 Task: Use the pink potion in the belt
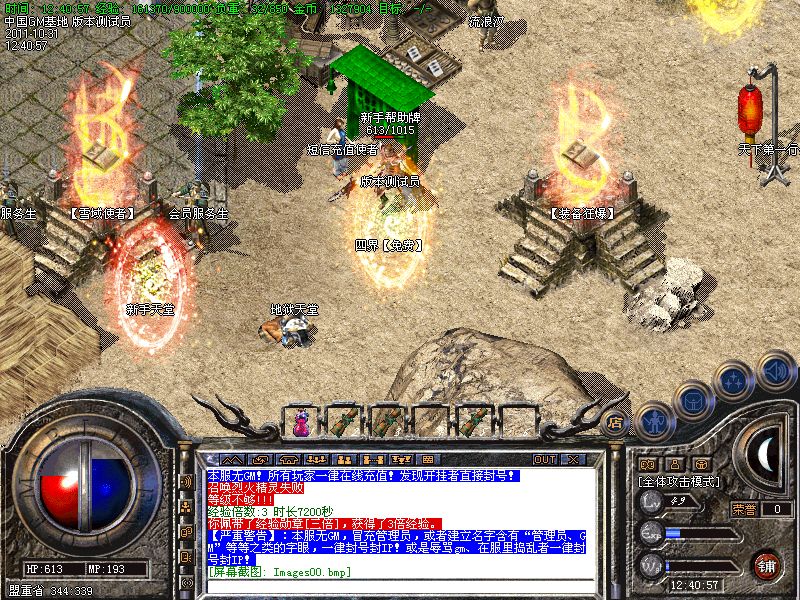click(x=301, y=425)
